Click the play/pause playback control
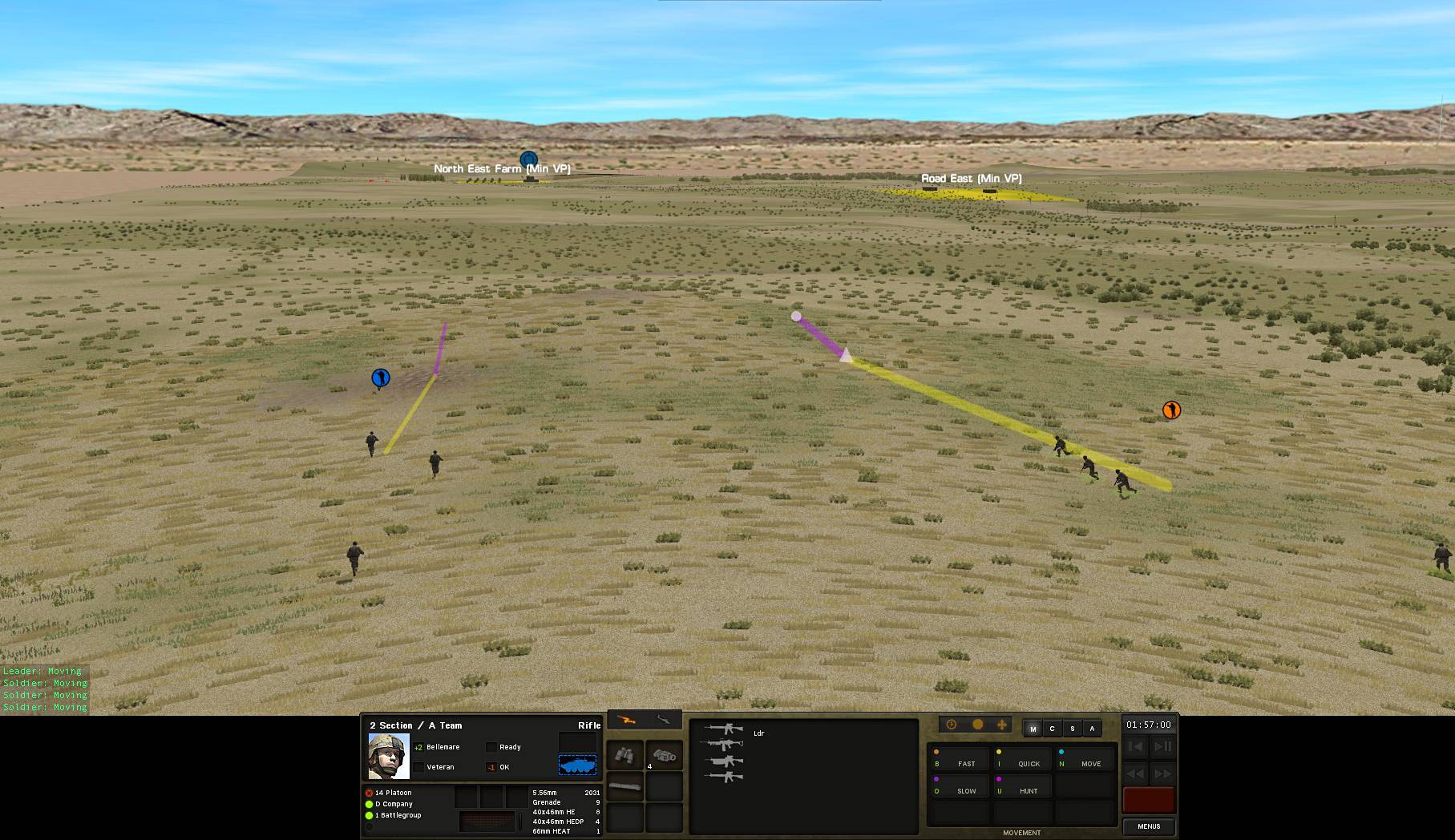The image size is (1455, 840). [1162, 746]
